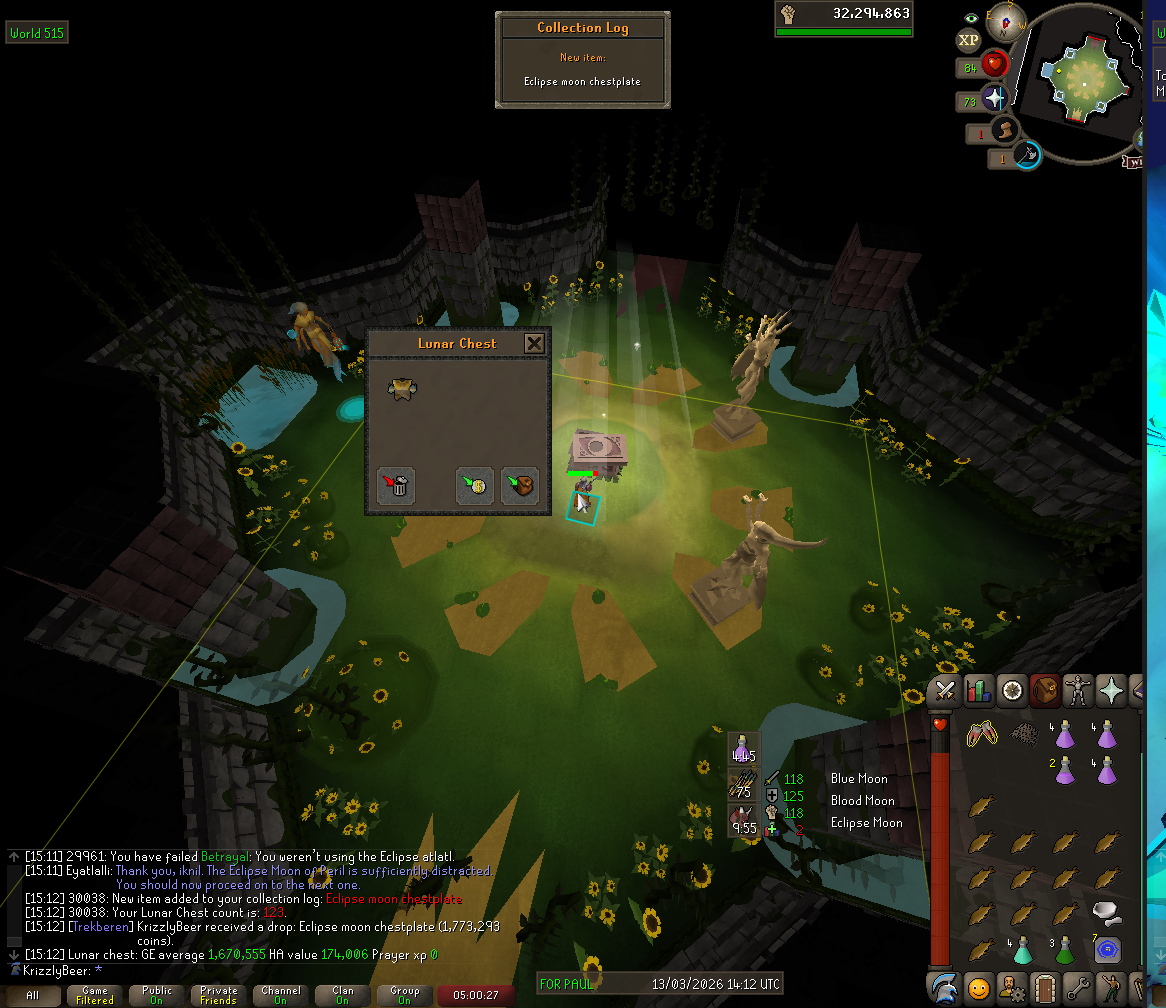Switch to the Skills tab
Viewport: 1166px width, 1008px height.
(x=978, y=690)
